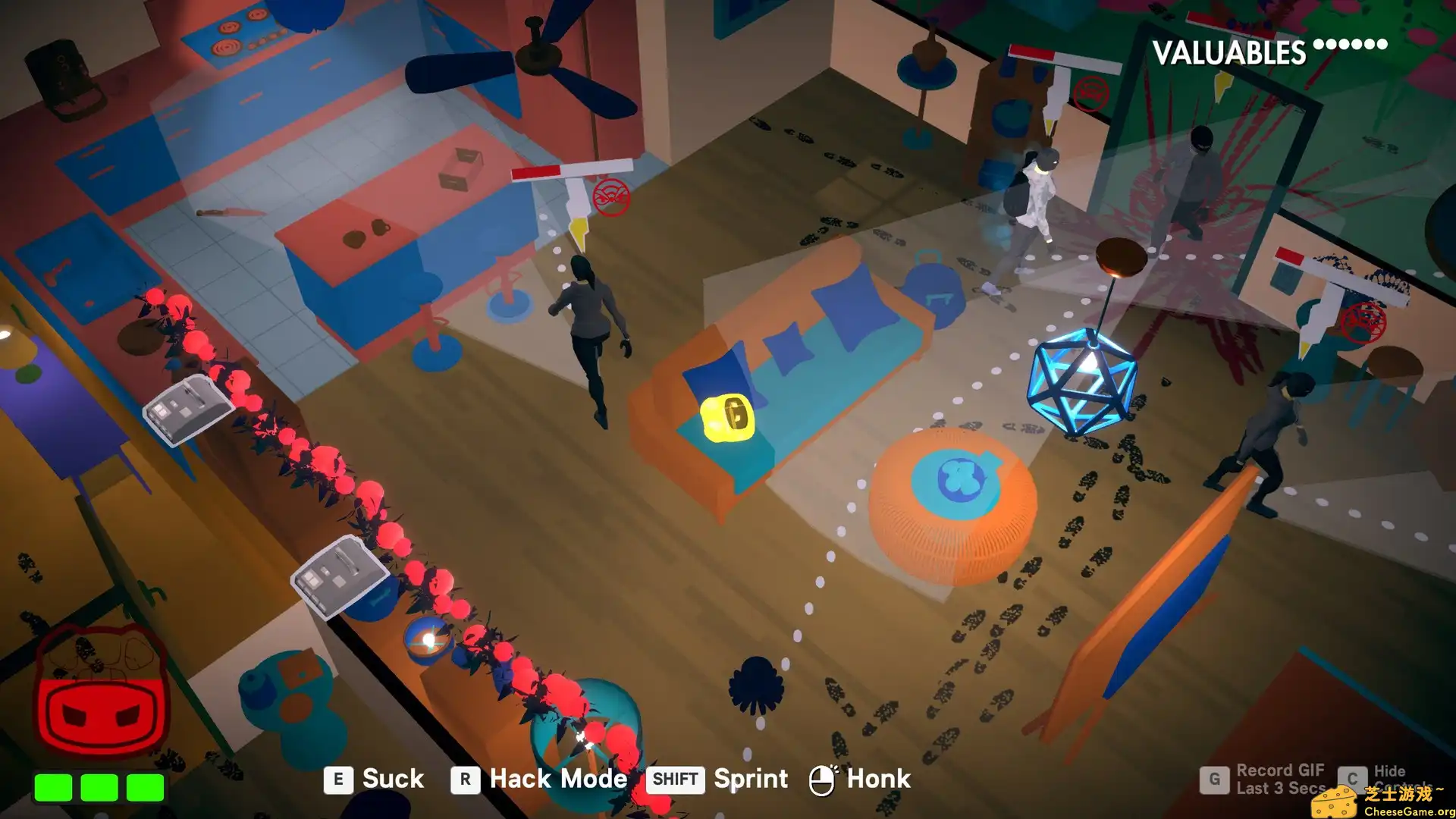Image resolution: width=1456 pixels, height=819 pixels.
Task: Click the G key icon for Record GIF
Action: [1215, 778]
